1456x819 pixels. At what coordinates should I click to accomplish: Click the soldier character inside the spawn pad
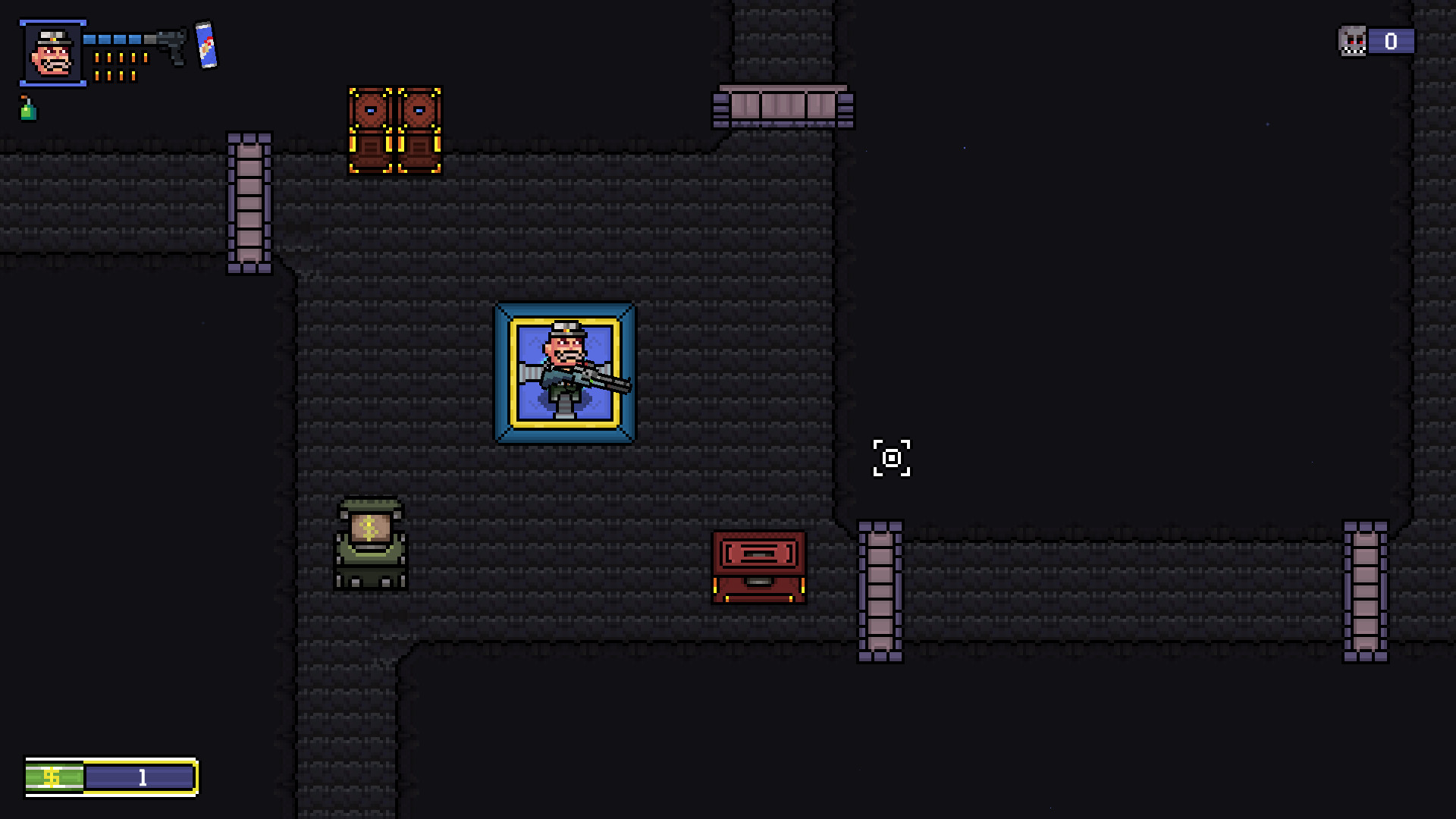coord(567,368)
